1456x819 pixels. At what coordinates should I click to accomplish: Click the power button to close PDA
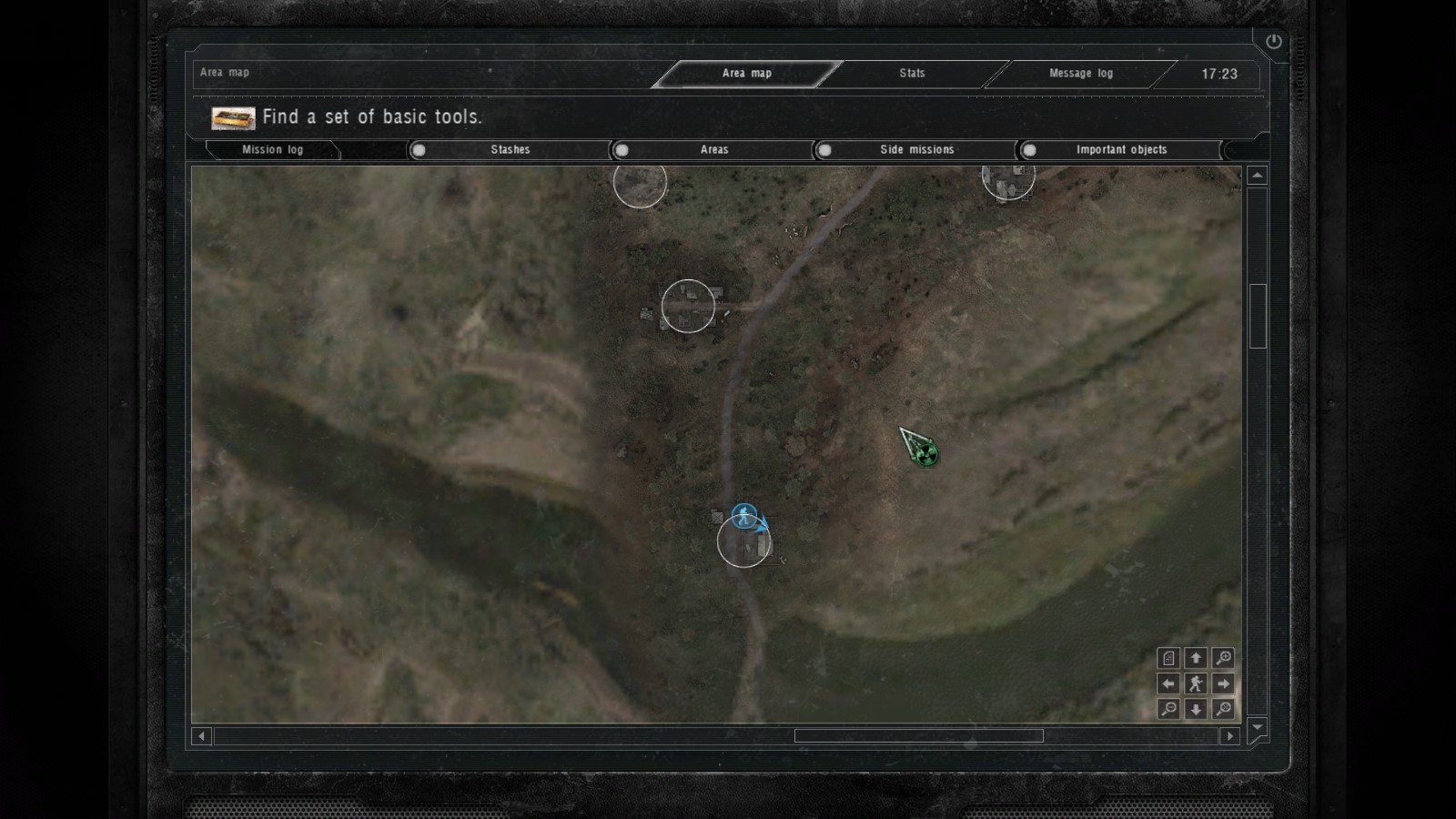click(x=1273, y=41)
